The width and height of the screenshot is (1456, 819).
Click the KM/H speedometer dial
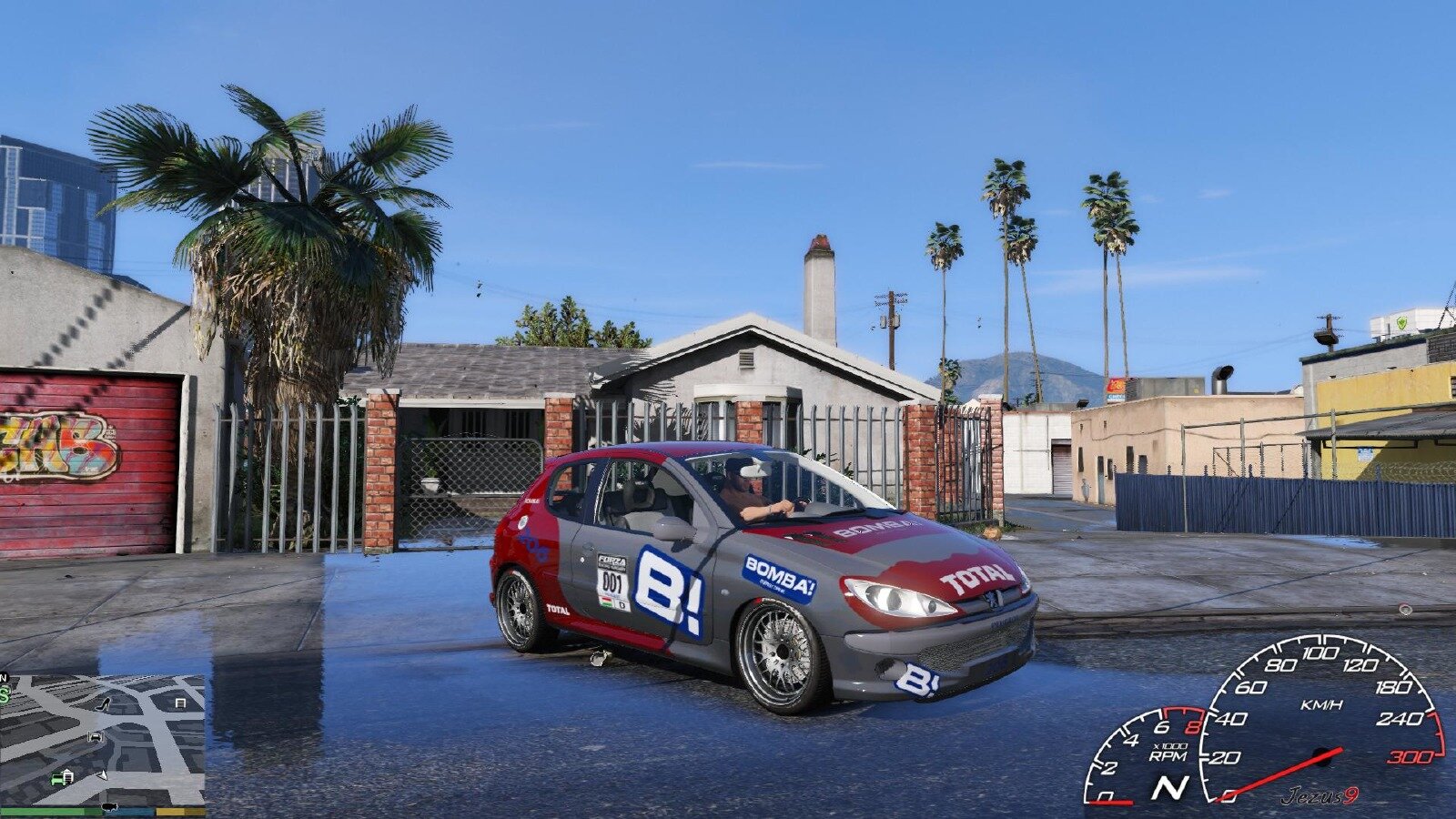pos(1319,719)
